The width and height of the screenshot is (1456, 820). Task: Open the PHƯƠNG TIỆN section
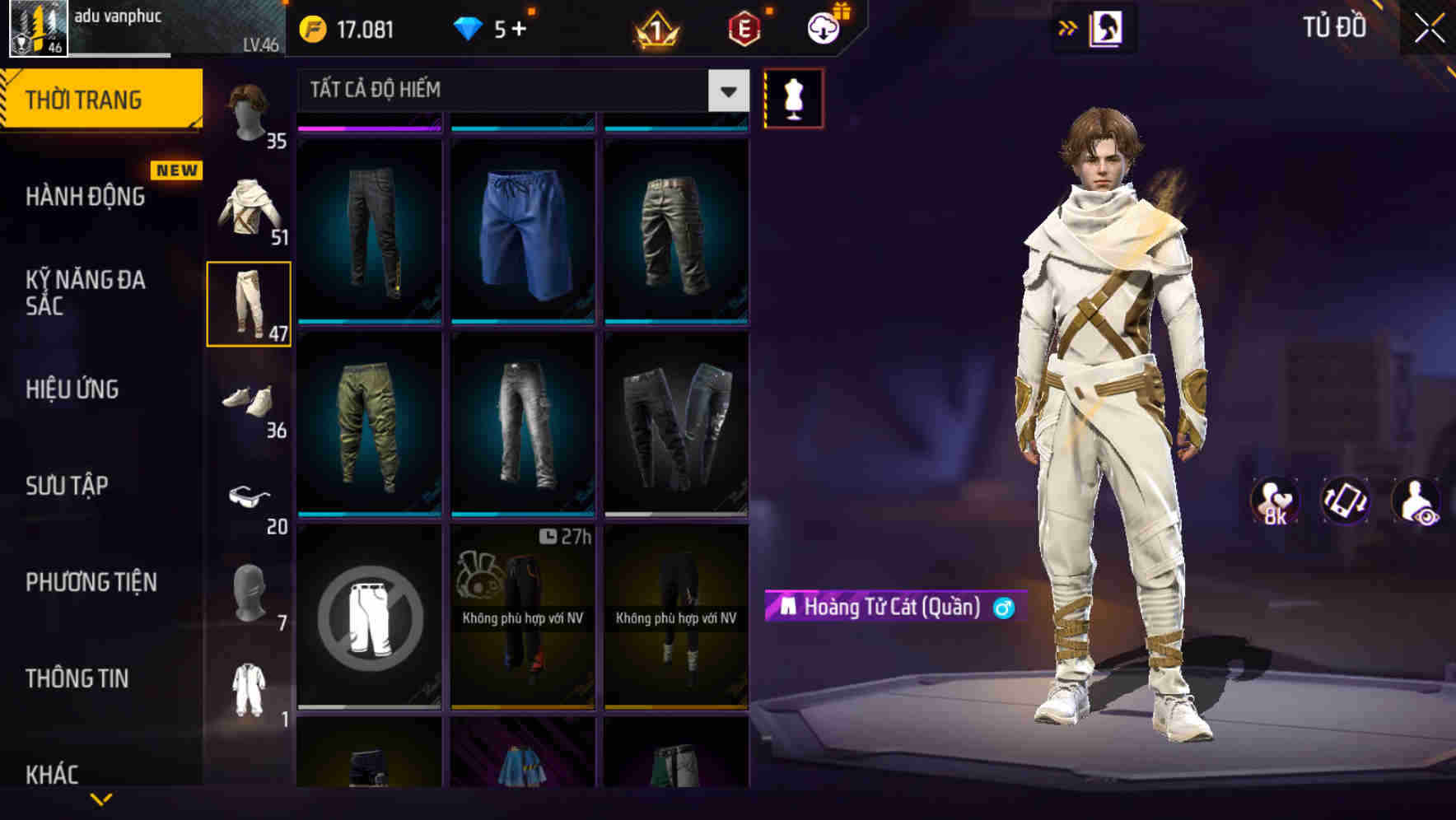coord(89,581)
